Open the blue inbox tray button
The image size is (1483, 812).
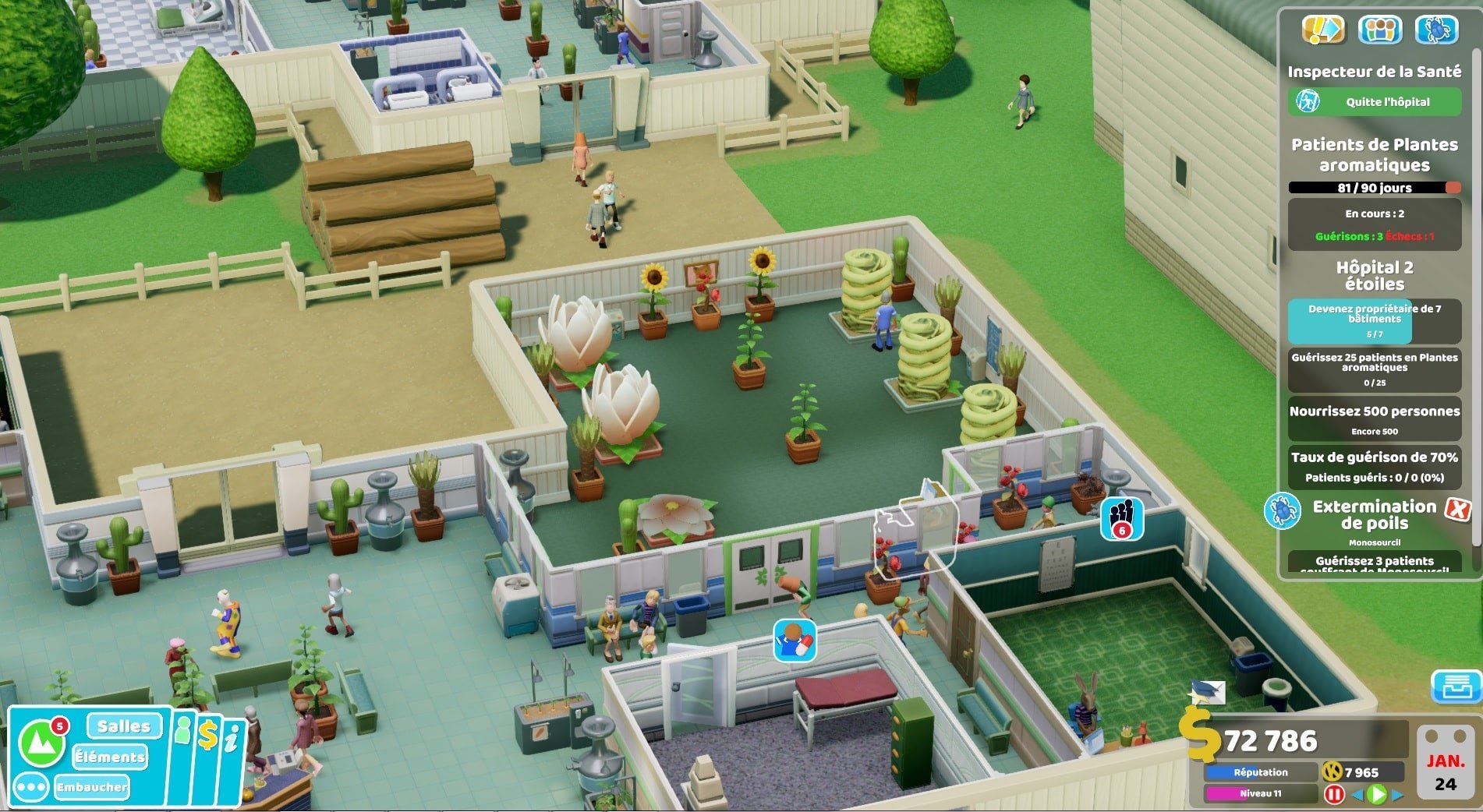click(x=1456, y=687)
